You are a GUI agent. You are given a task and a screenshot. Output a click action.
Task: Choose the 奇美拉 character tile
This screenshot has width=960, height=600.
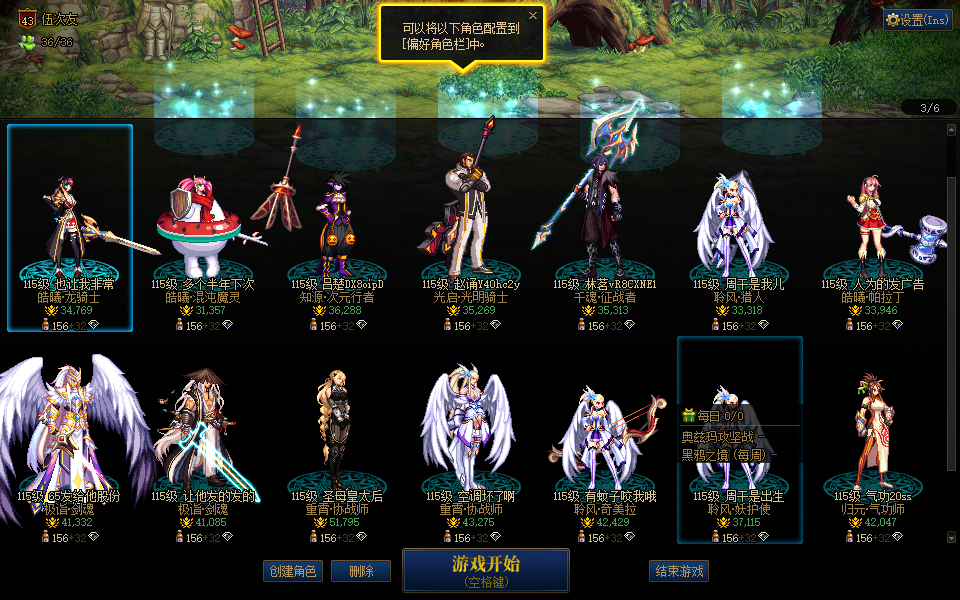click(604, 440)
